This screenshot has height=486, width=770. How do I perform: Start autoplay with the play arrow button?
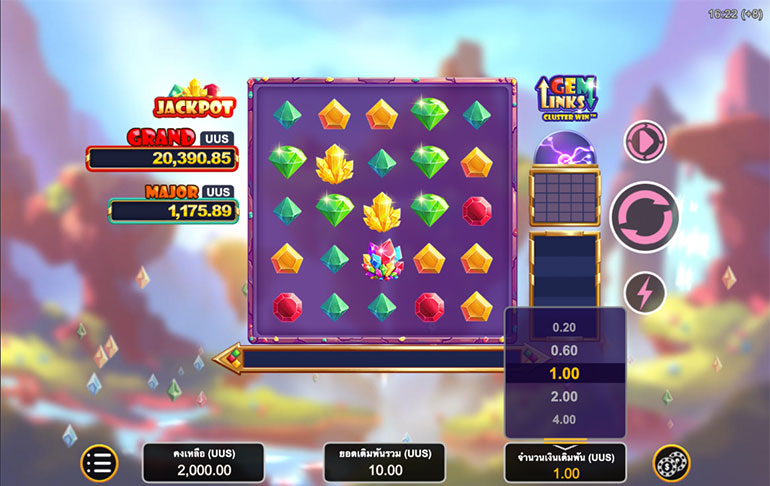coord(644,141)
